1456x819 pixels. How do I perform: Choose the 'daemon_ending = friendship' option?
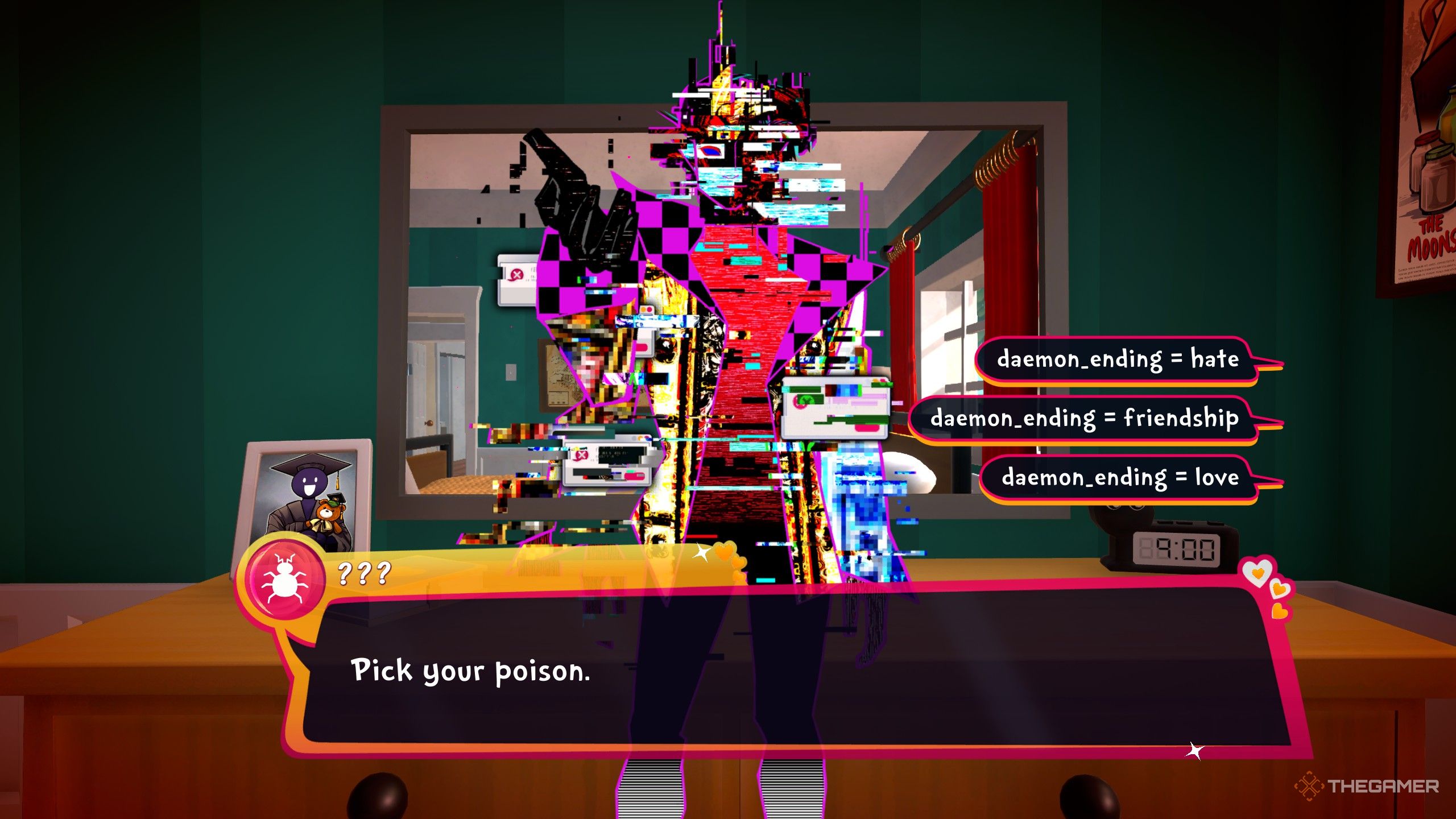pyautogui.click(x=1085, y=419)
